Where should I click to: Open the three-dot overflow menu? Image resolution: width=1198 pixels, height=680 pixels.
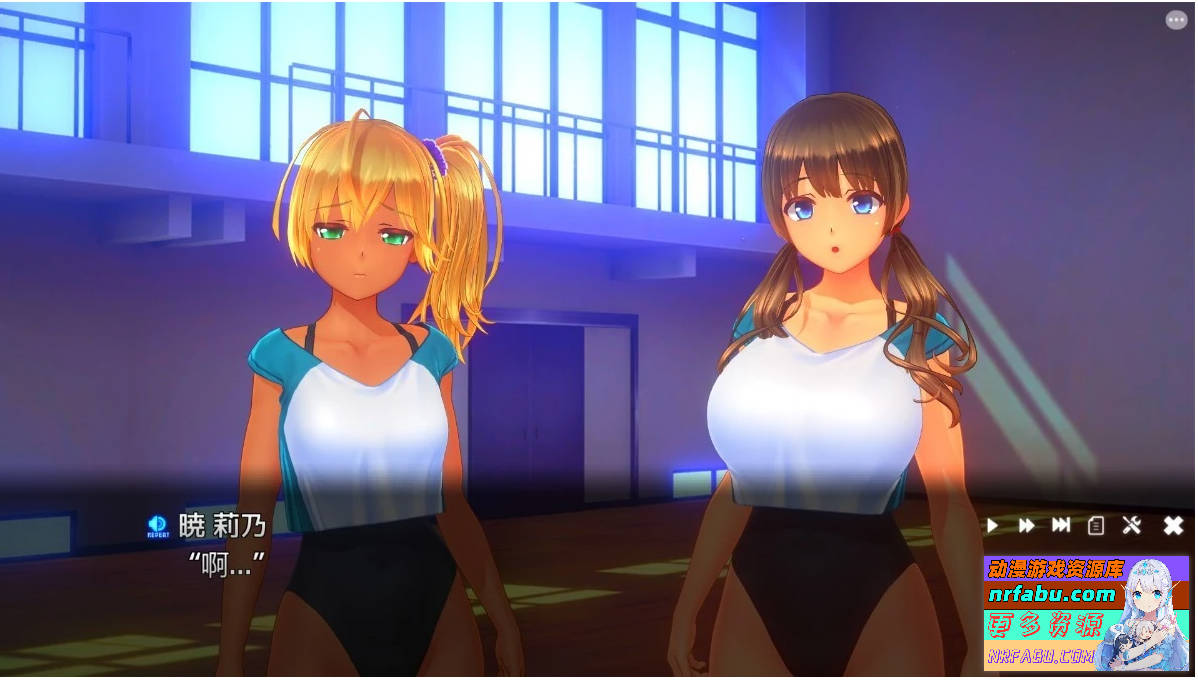pyautogui.click(x=1176, y=20)
